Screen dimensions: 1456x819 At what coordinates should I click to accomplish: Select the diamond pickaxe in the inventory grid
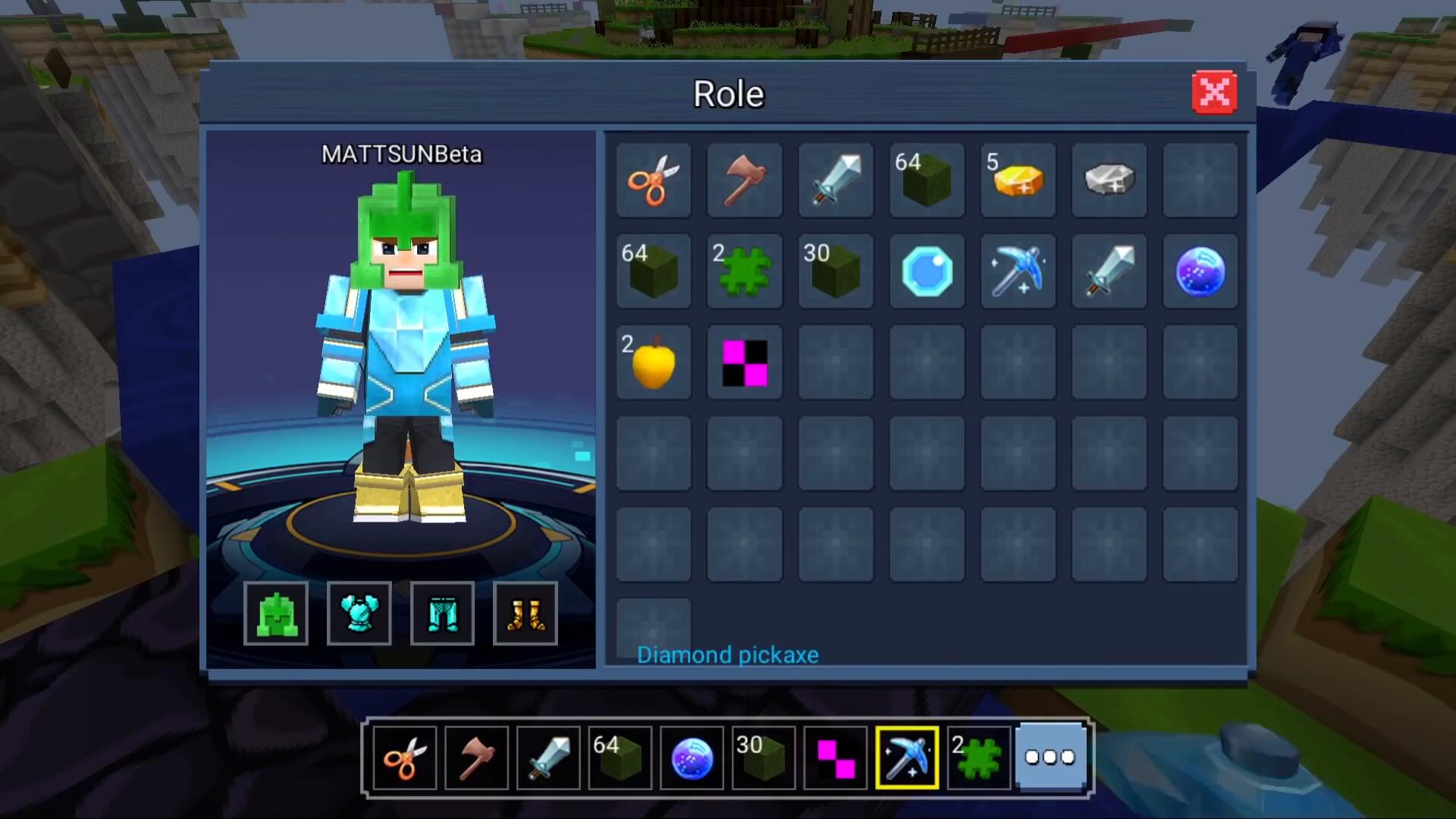1018,271
